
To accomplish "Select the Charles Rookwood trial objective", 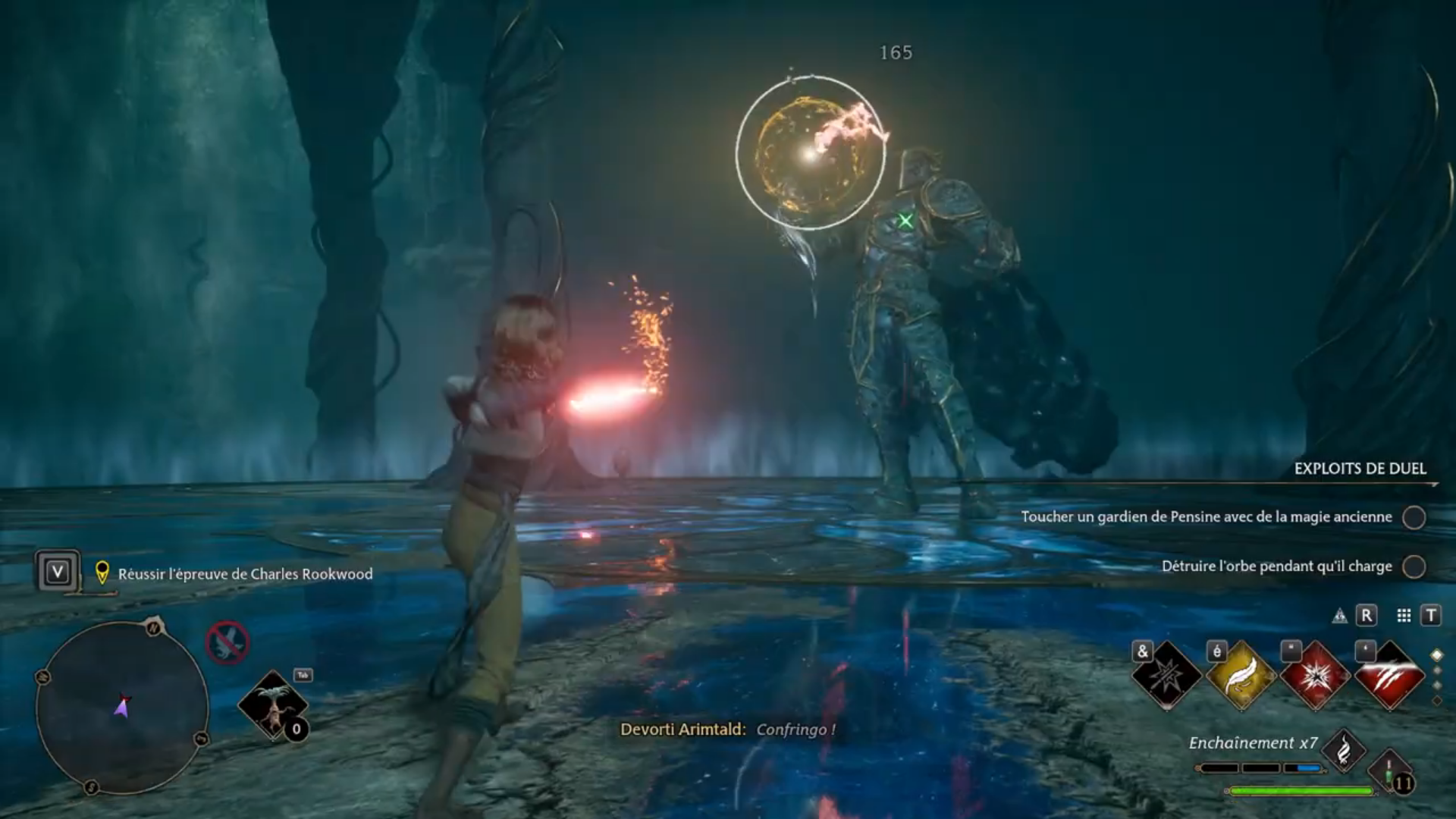I will click(x=245, y=574).
